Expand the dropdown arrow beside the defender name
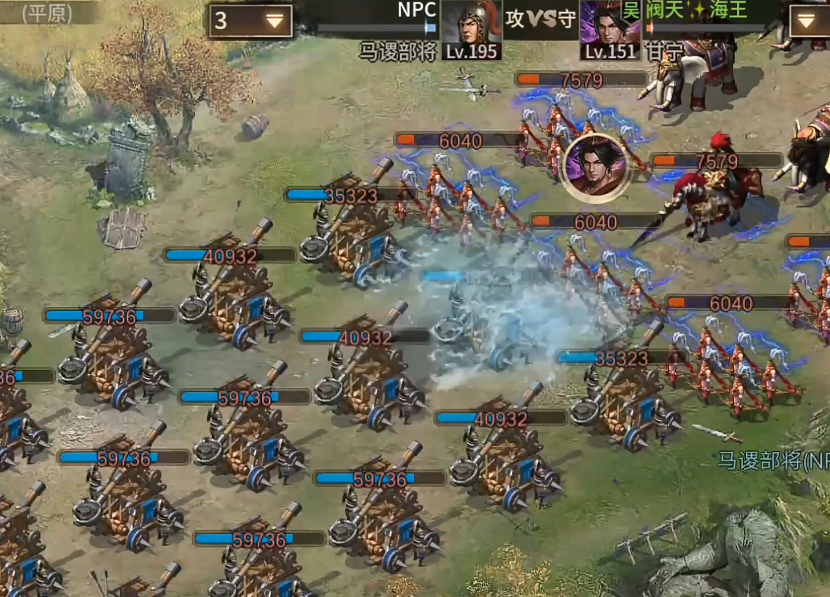 808,20
